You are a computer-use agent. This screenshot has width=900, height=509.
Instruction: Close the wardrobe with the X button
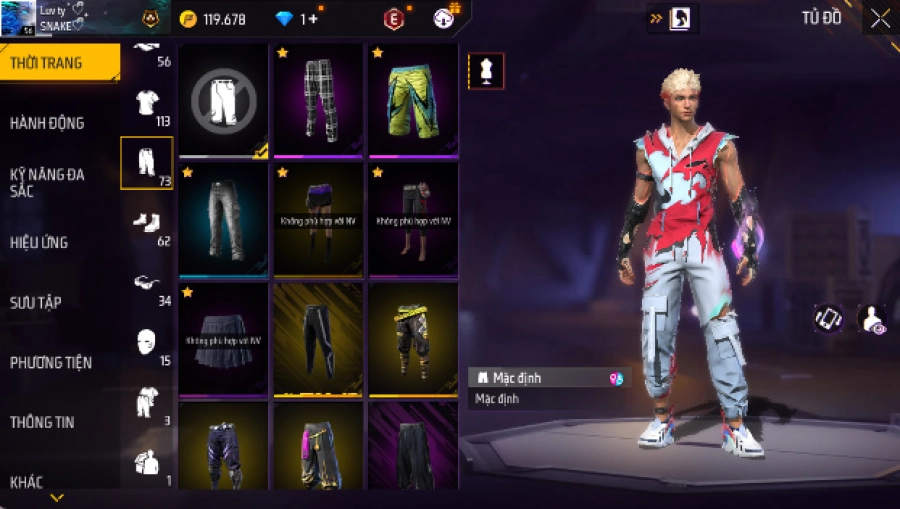[x=879, y=18]
